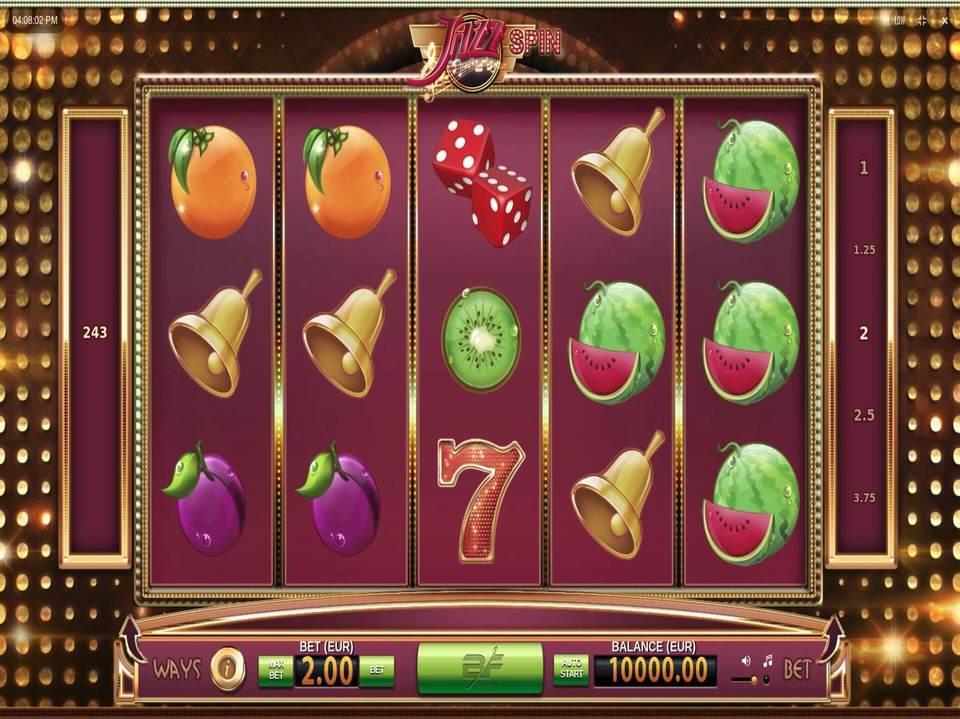Toggle the speaker sound icon

(746, 661)
